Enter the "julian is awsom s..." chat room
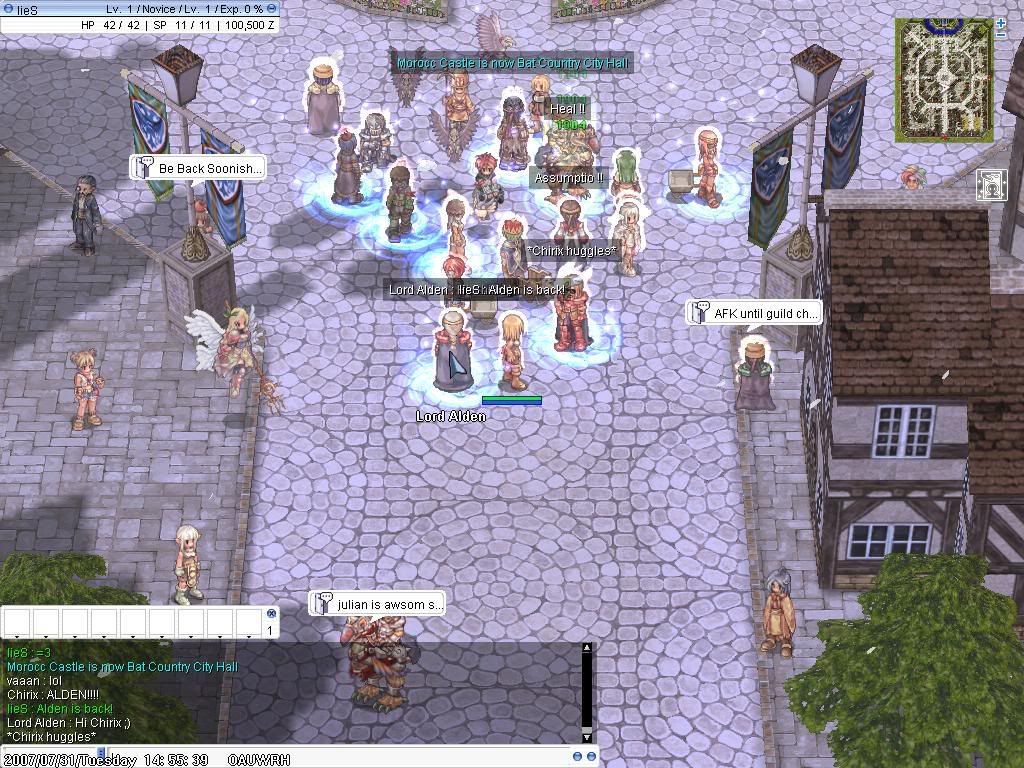 pos(376,604)
